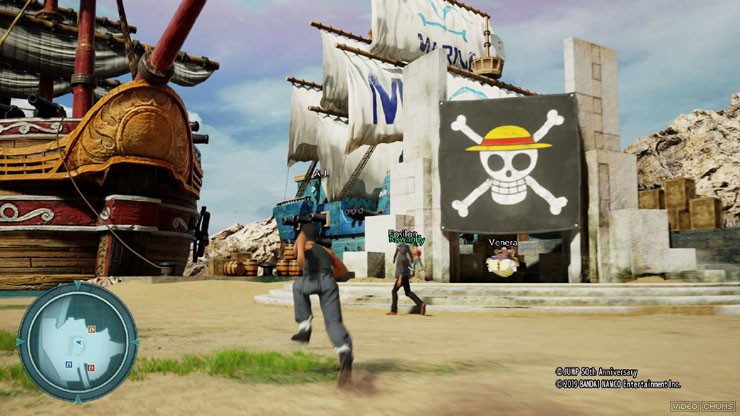Select the red marker on the minimap
This screenshot has height=416, width=740.
click(91, 368)
